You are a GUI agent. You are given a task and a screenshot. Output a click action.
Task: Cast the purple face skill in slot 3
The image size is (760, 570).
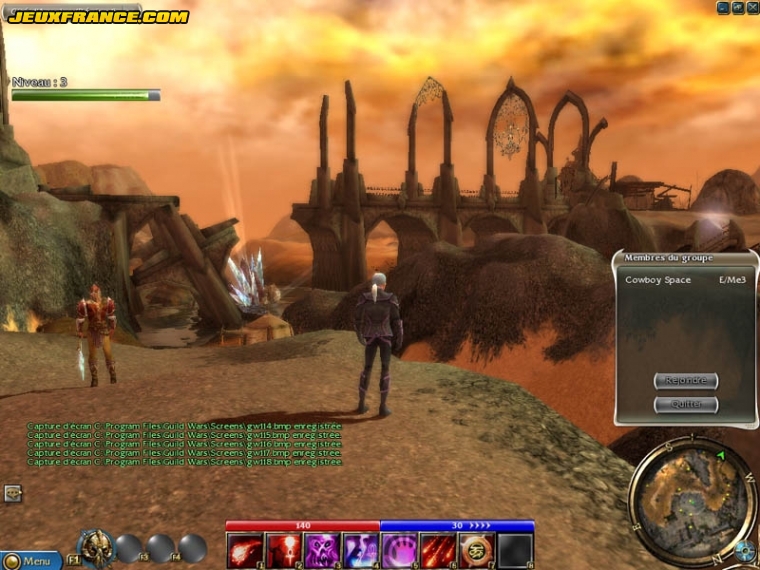(323, 550)
